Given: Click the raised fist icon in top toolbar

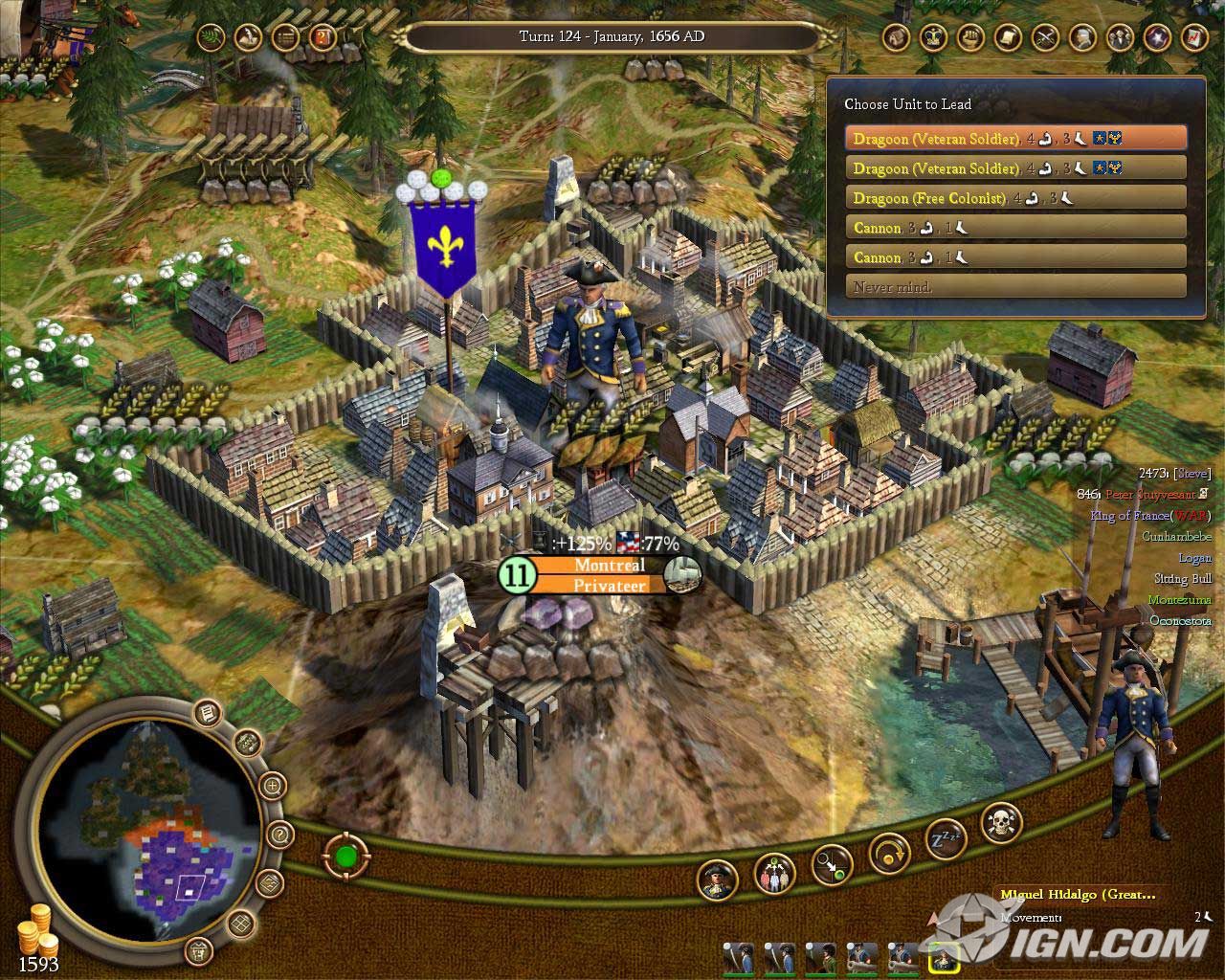Looking at the screenshot, I should tap(970, 38).
